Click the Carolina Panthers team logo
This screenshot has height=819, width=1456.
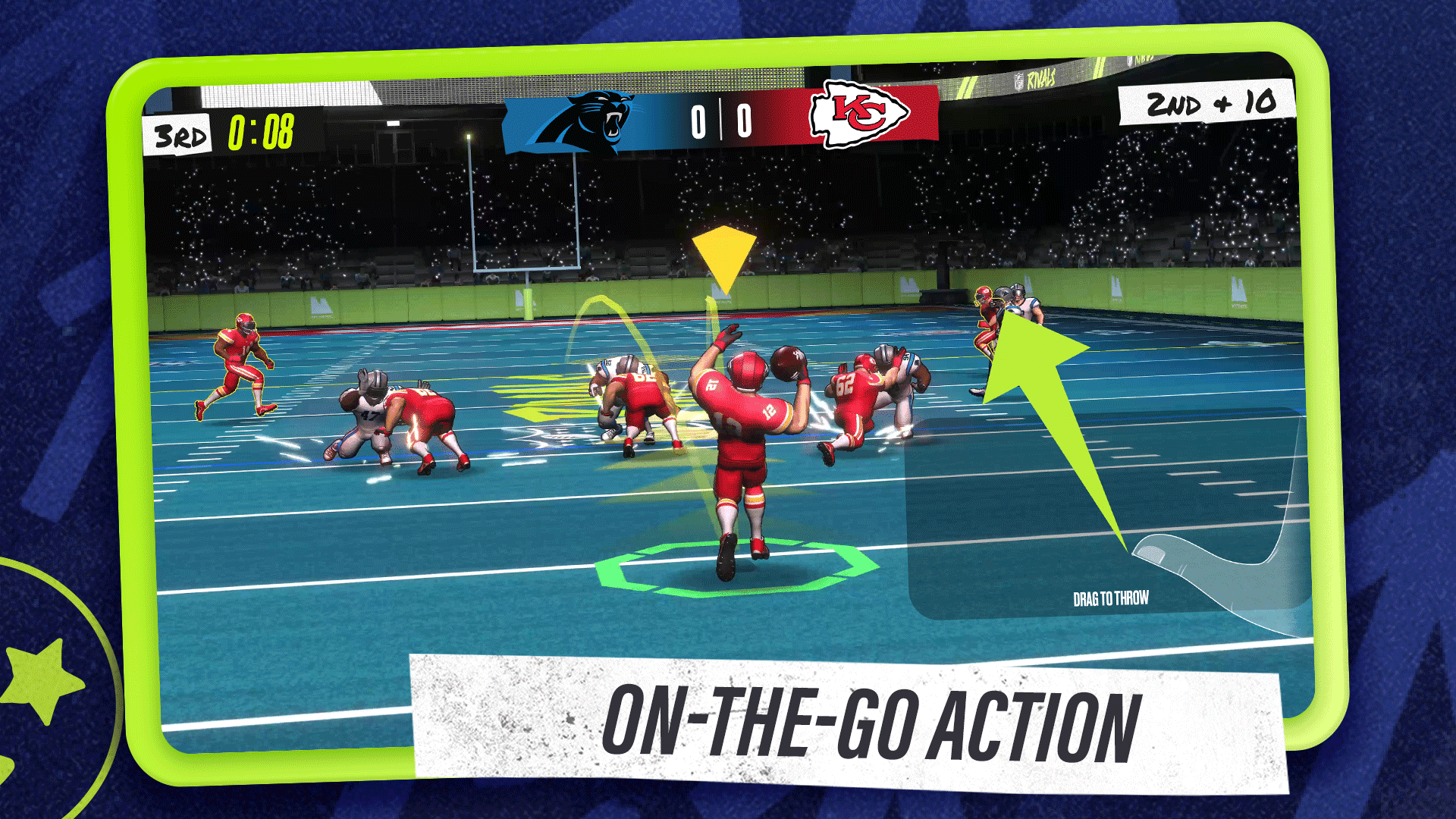598,118
